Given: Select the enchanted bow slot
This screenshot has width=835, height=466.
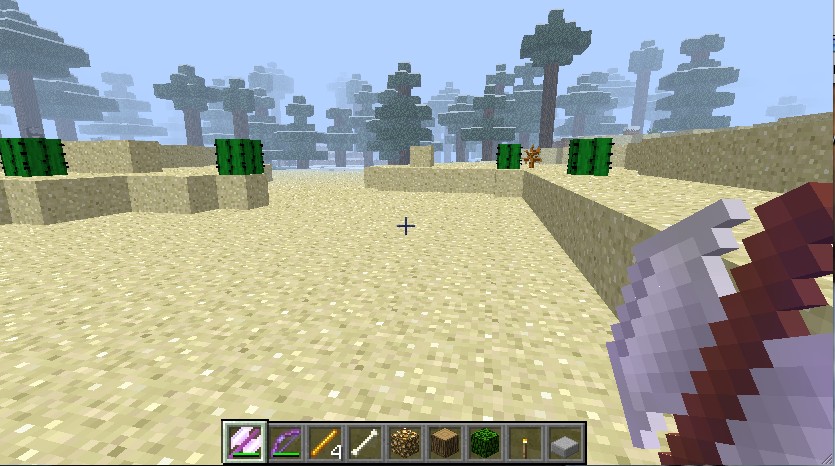Looking at the screenshot, I should (284, 441).
